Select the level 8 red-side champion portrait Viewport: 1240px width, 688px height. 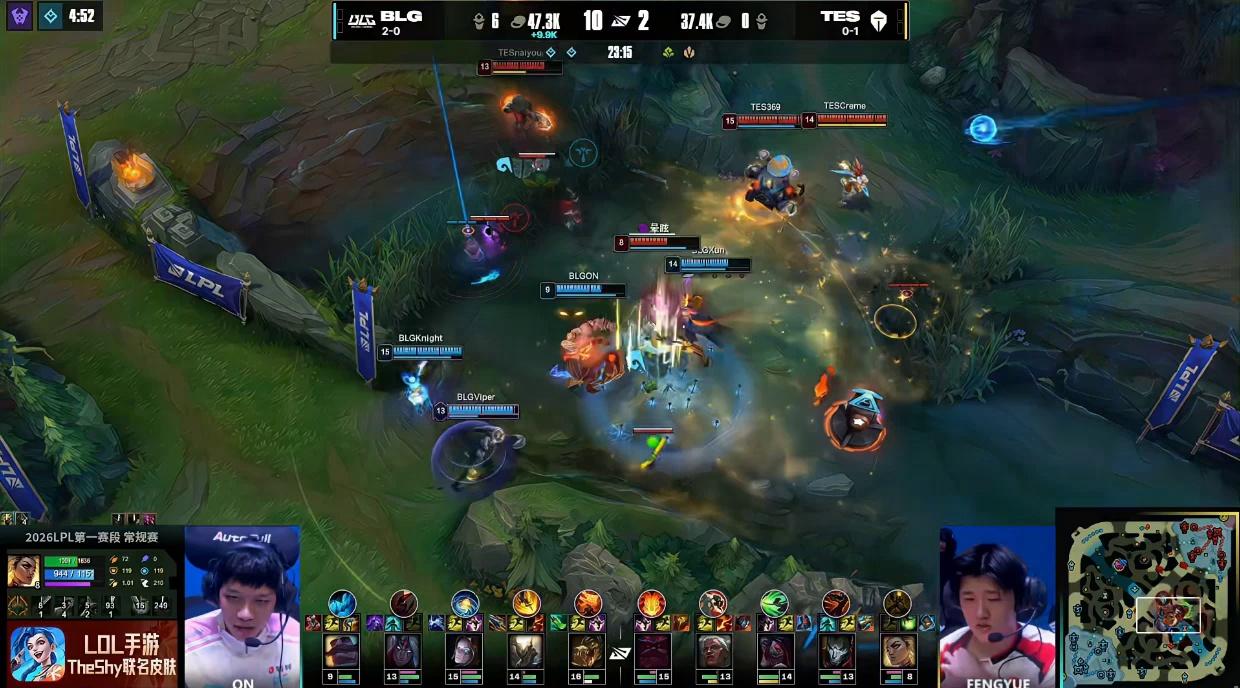tap(898, 650)
